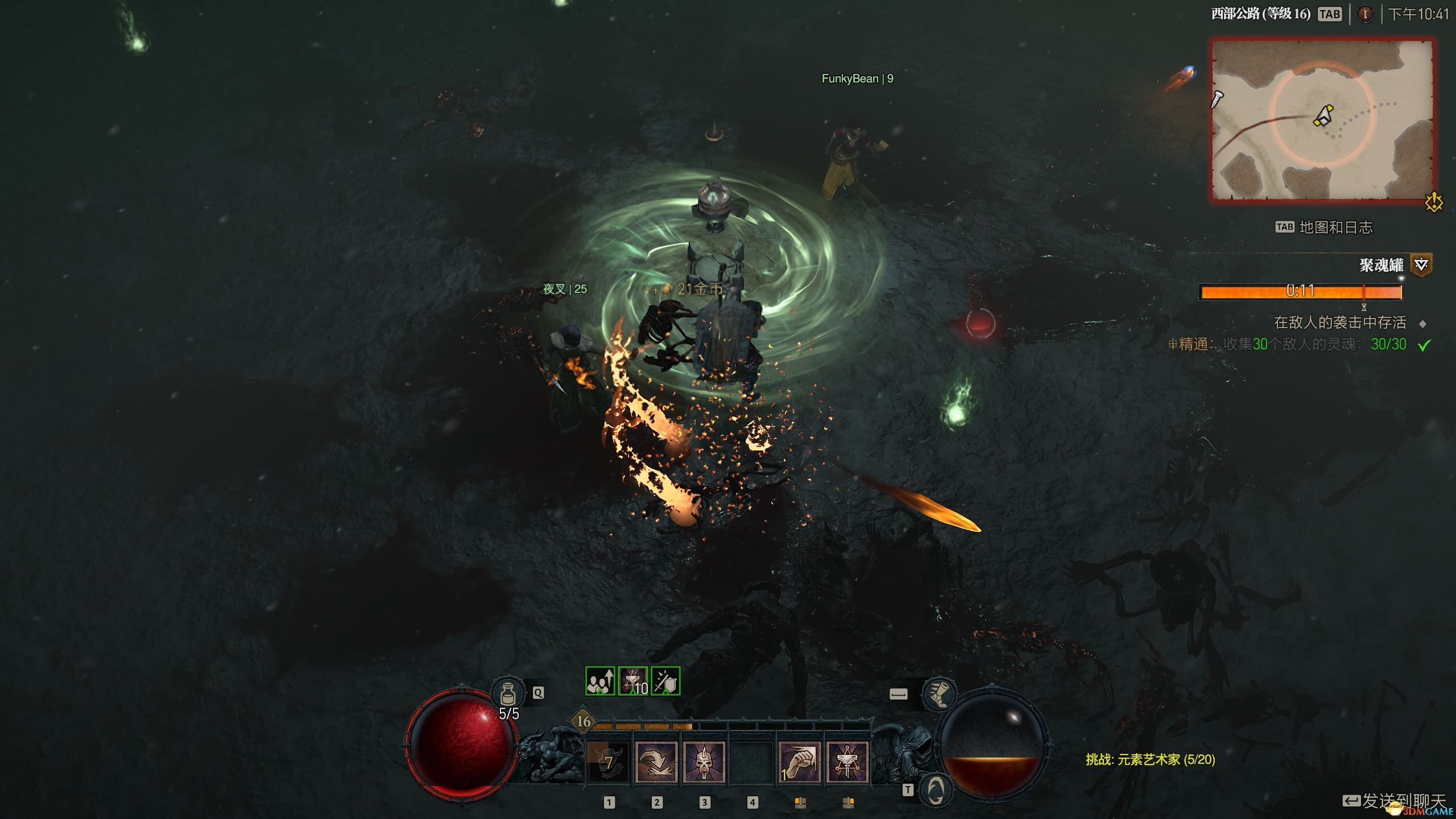Click the 西部公路 zone name label
Image resolution: width=1456 pixels, height=819 pixels.
coord(1260,14)
